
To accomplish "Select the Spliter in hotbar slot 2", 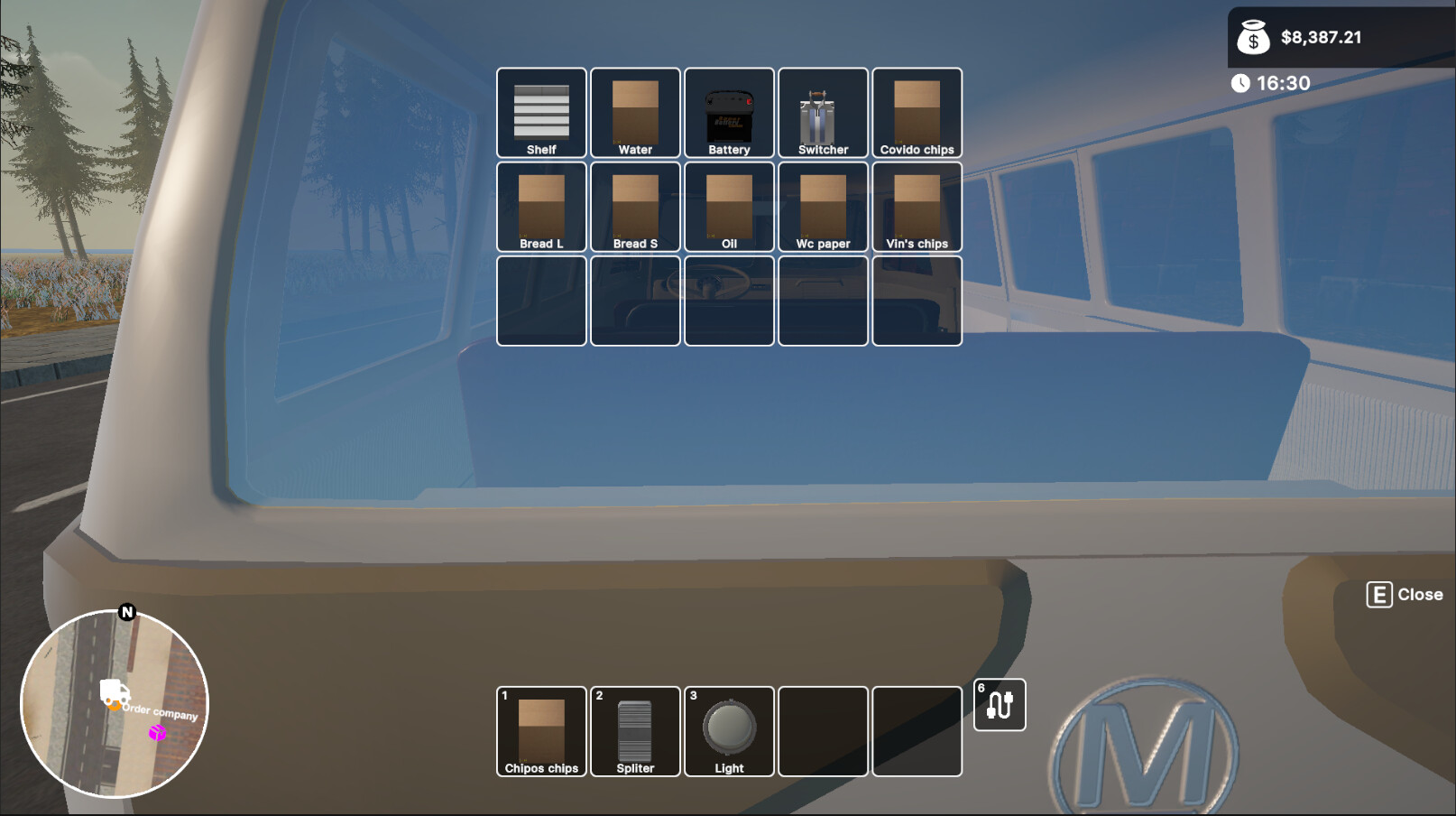I will (x=635, y=731).
